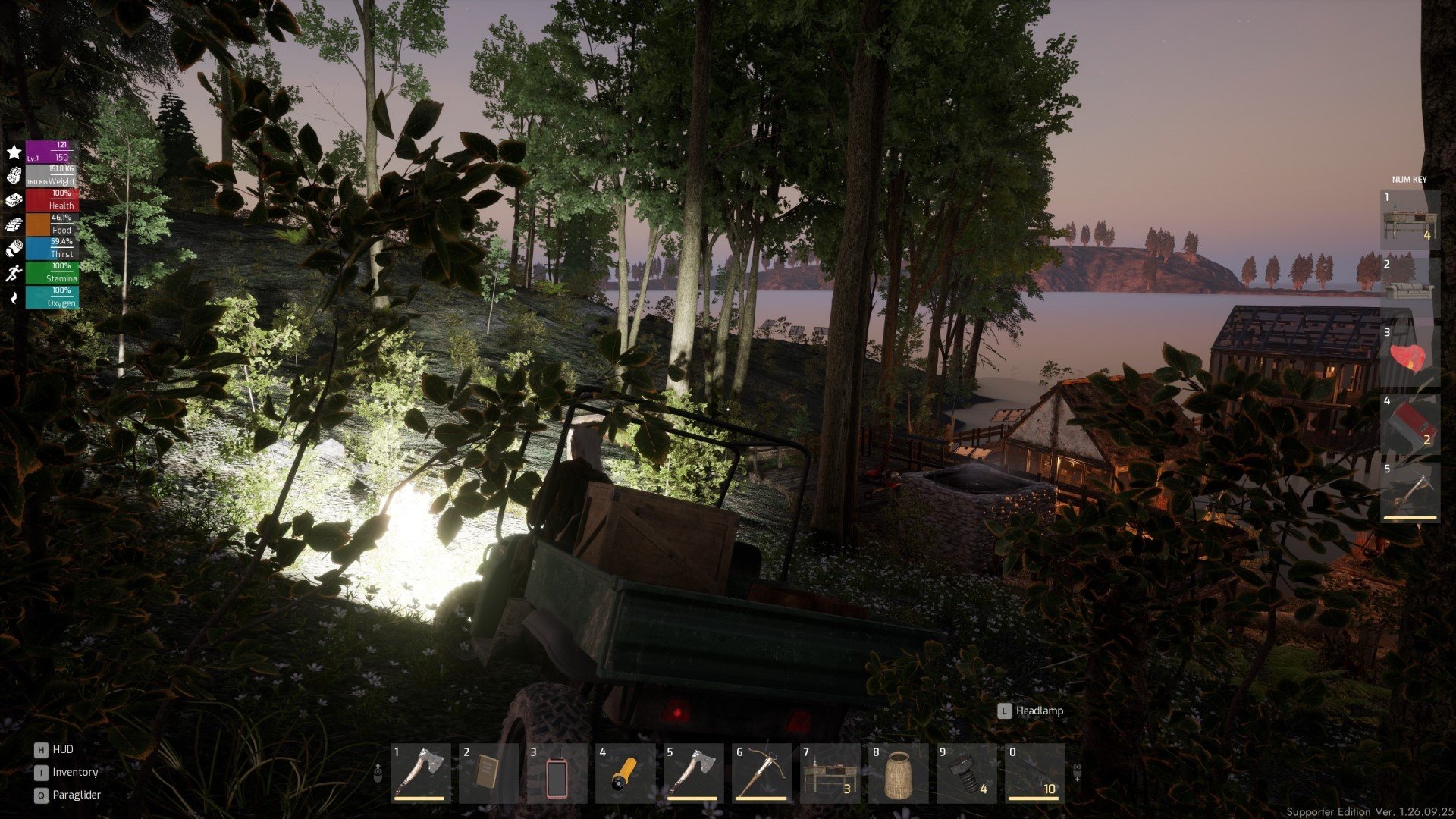This screenshot has width=1456, height=819.
Task: Select hotbar slot 0 with count 10
Action: pyautogui.click(x=1034, y=773)
